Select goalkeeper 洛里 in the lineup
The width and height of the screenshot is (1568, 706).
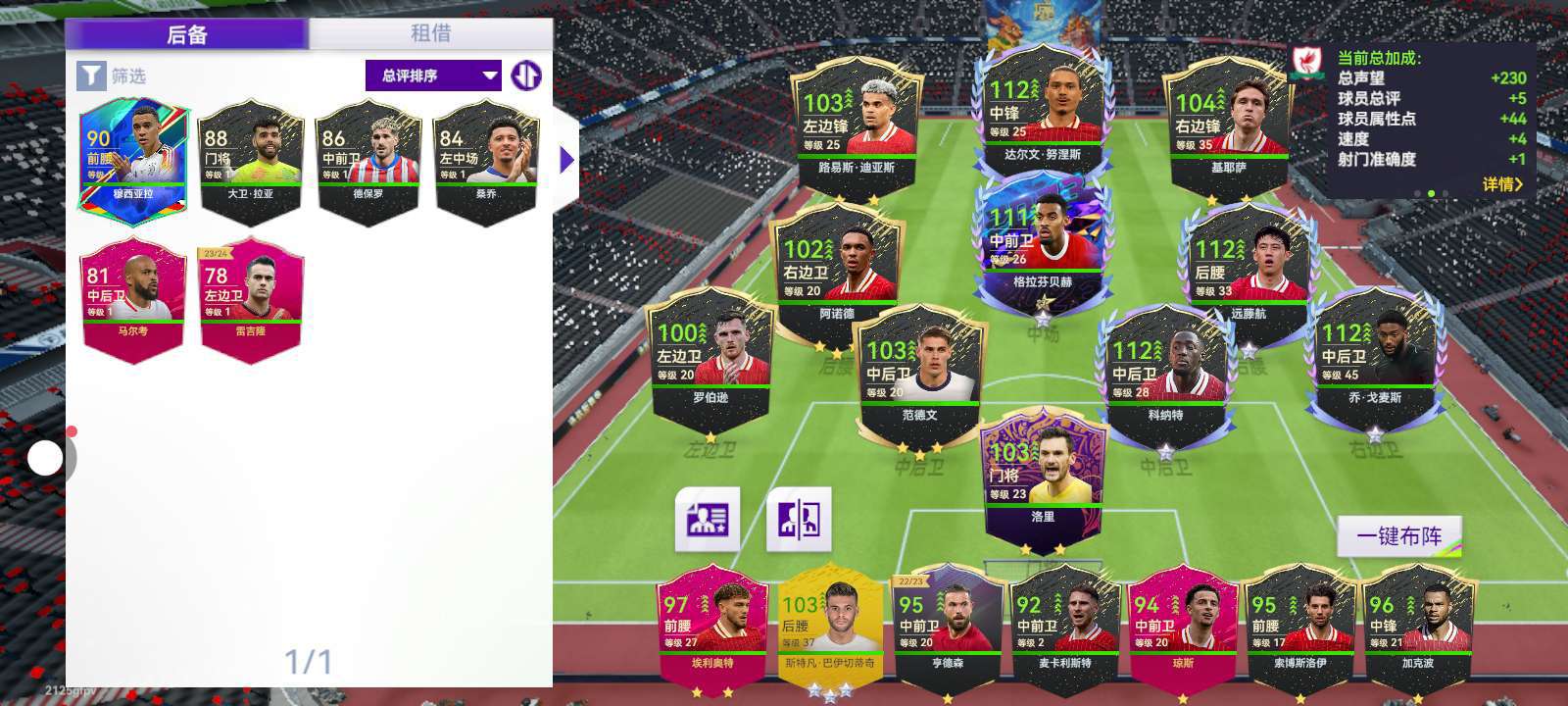tap(1042, 480)
